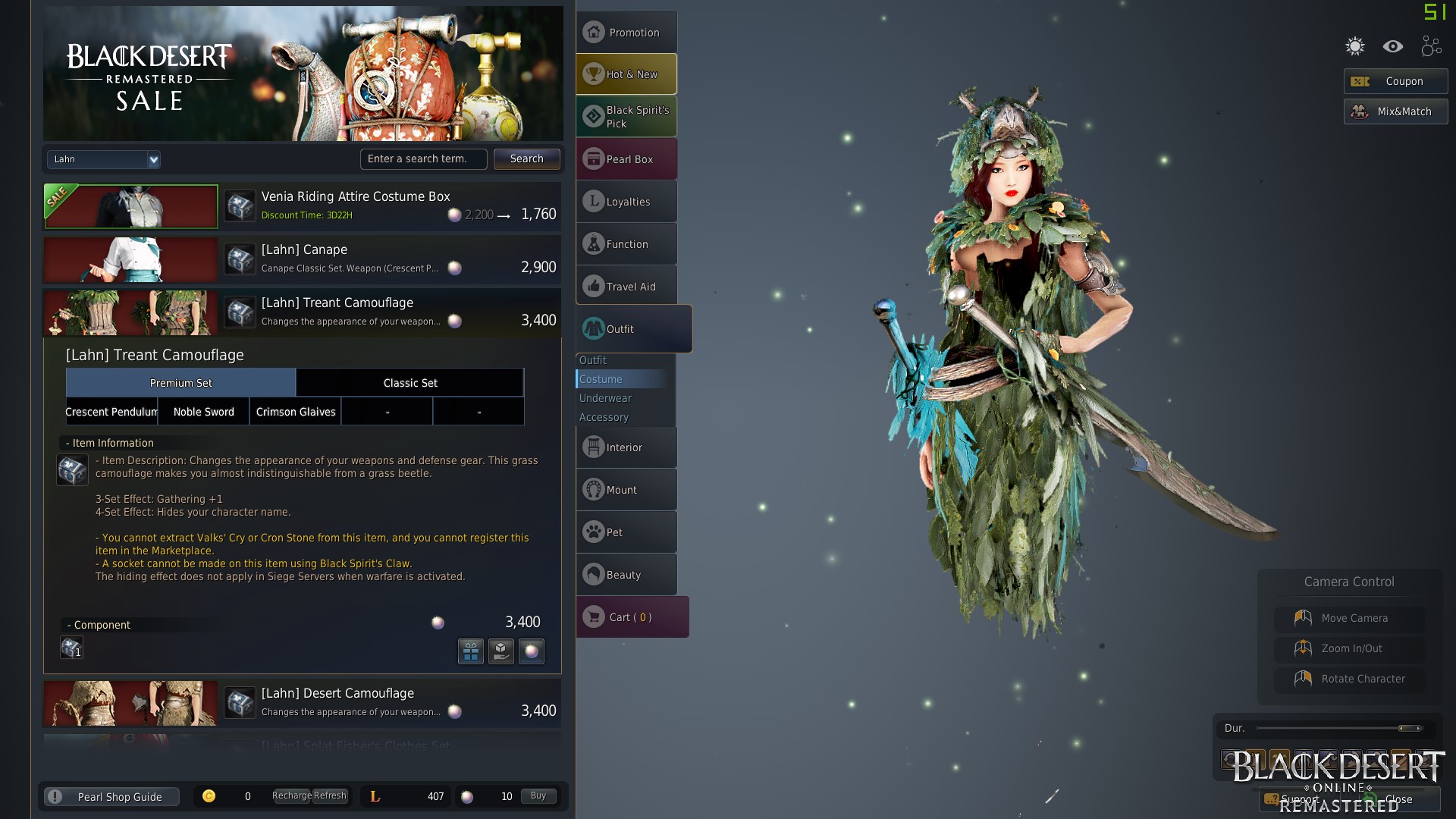Open the Mount shop category
1456x819 pixels.
626,490
